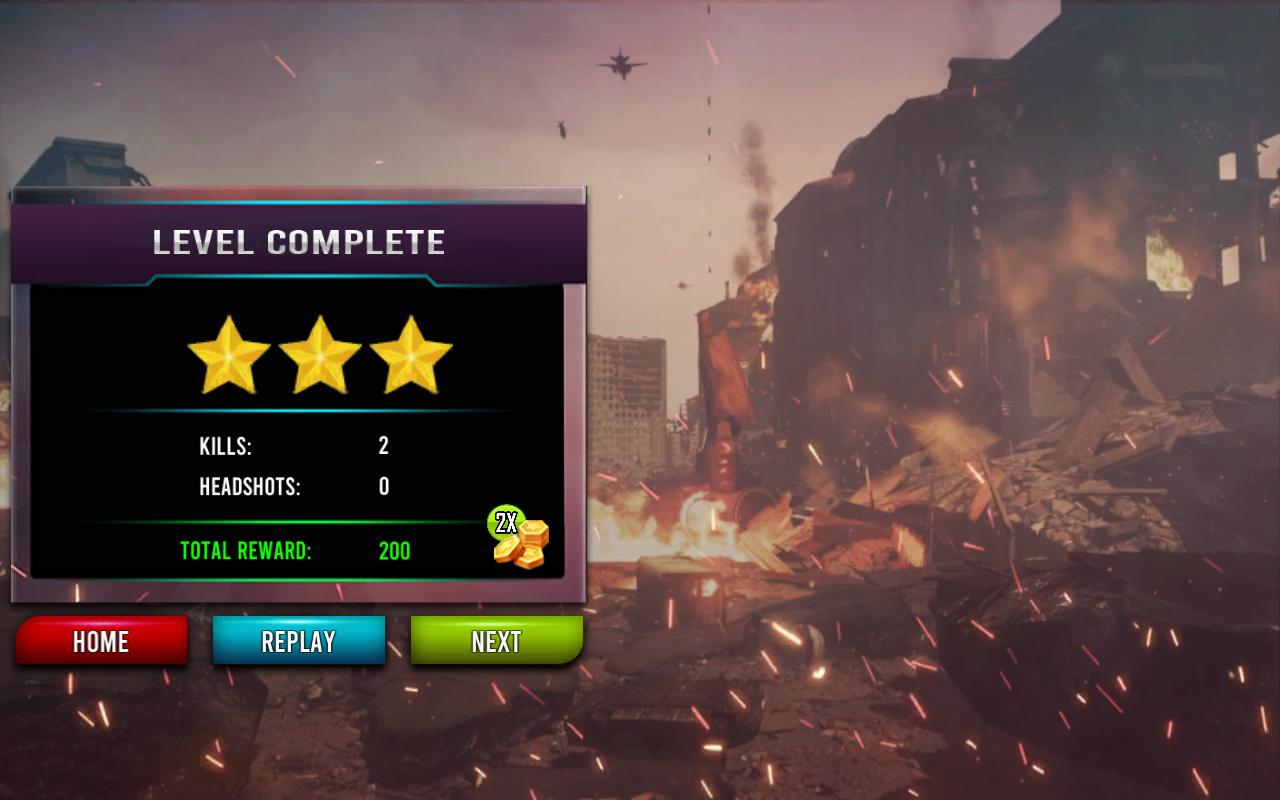Return to the Home screen

pyautogui.click(x=101, y=641)
